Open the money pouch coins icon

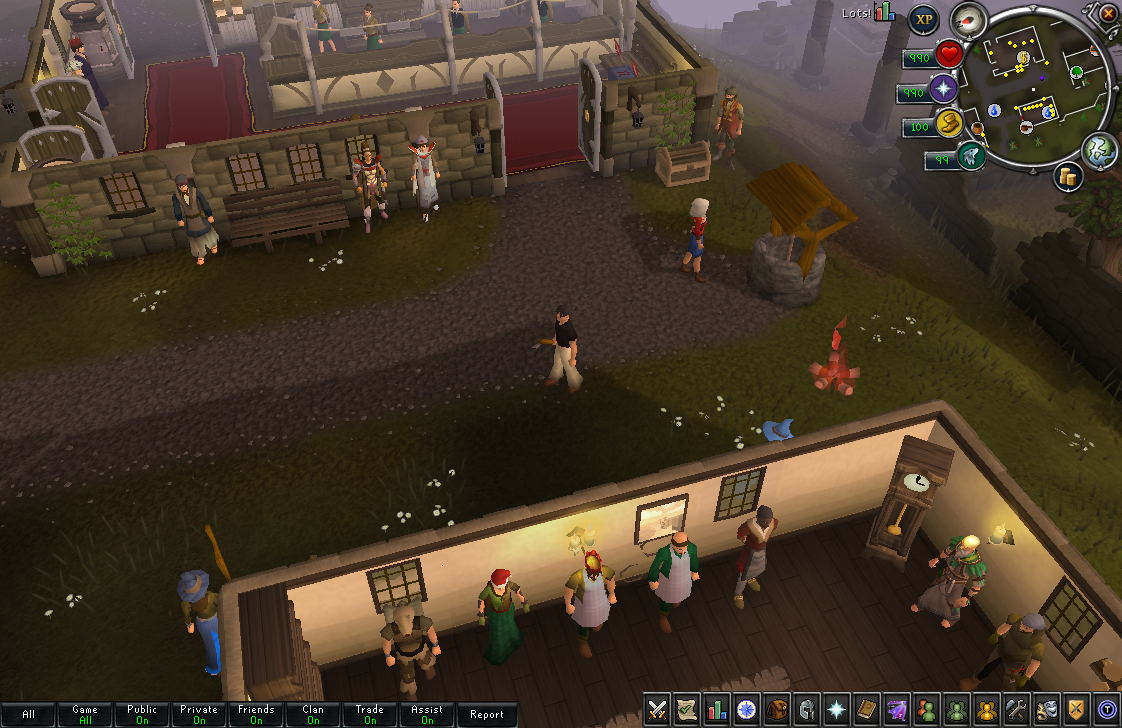tap(1067, 177)
